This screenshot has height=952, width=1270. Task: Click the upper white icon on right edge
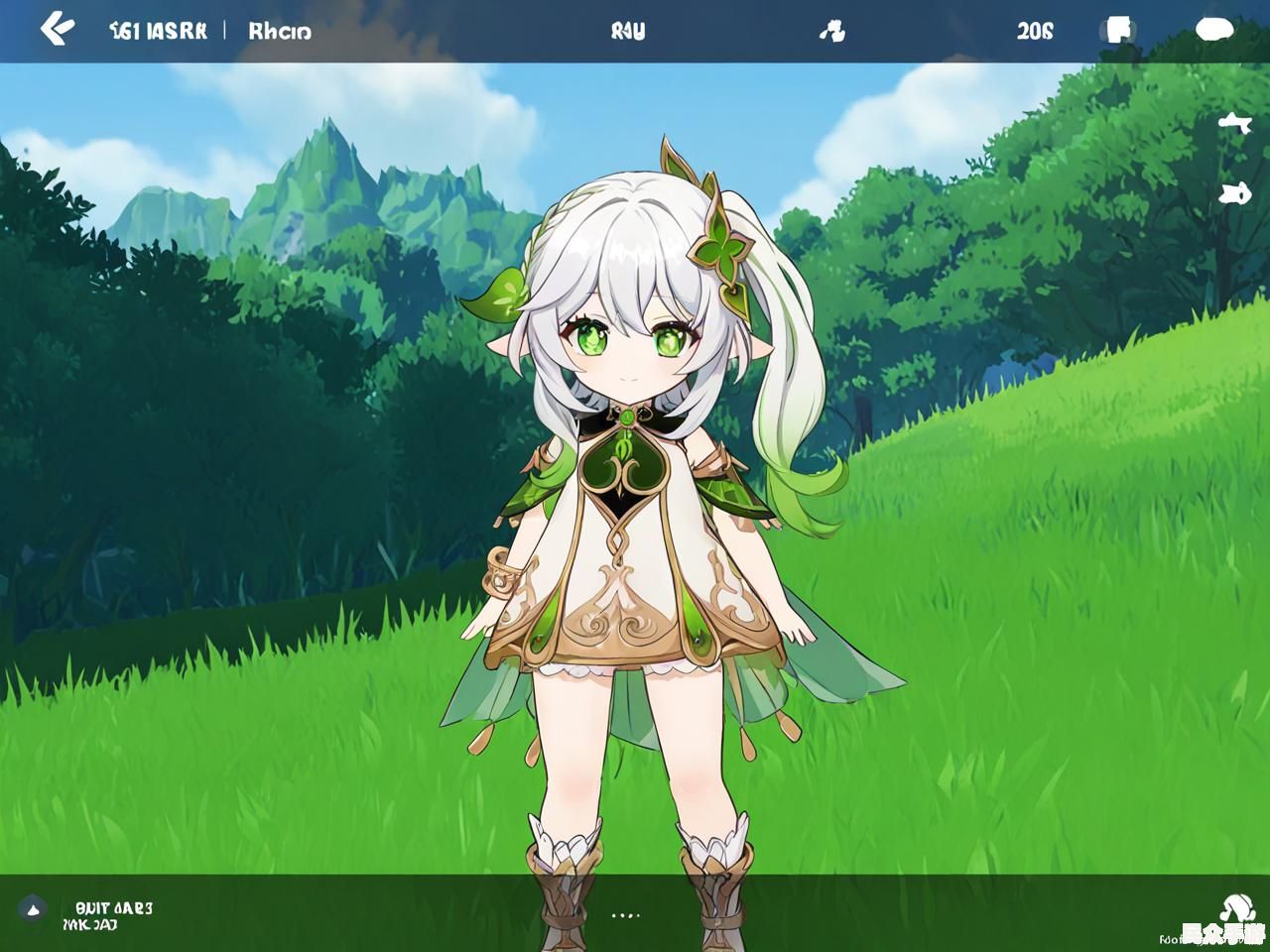1233,123
